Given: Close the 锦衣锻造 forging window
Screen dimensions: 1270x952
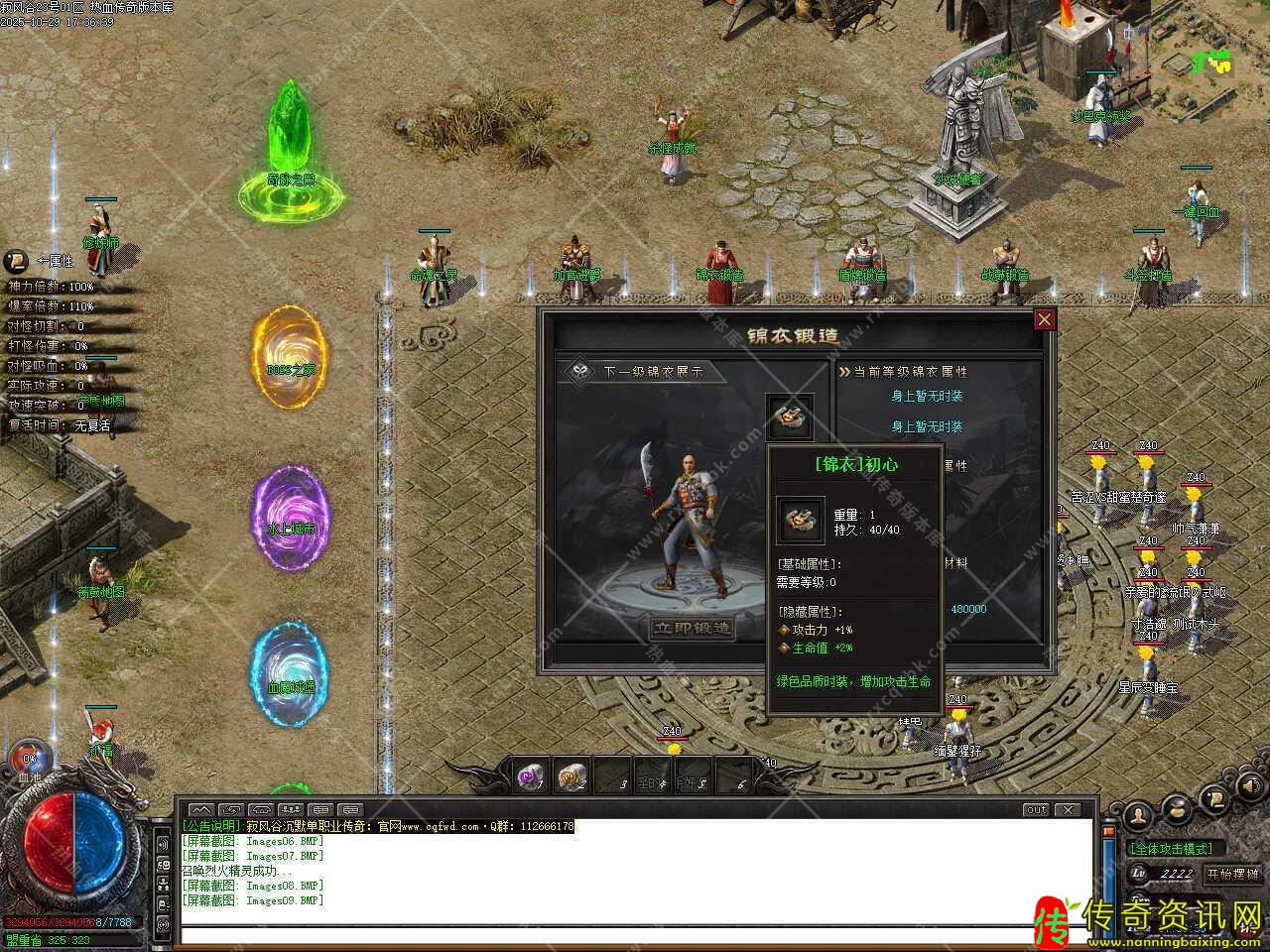Looking at the screenshot, I should tap(1044, 319).
